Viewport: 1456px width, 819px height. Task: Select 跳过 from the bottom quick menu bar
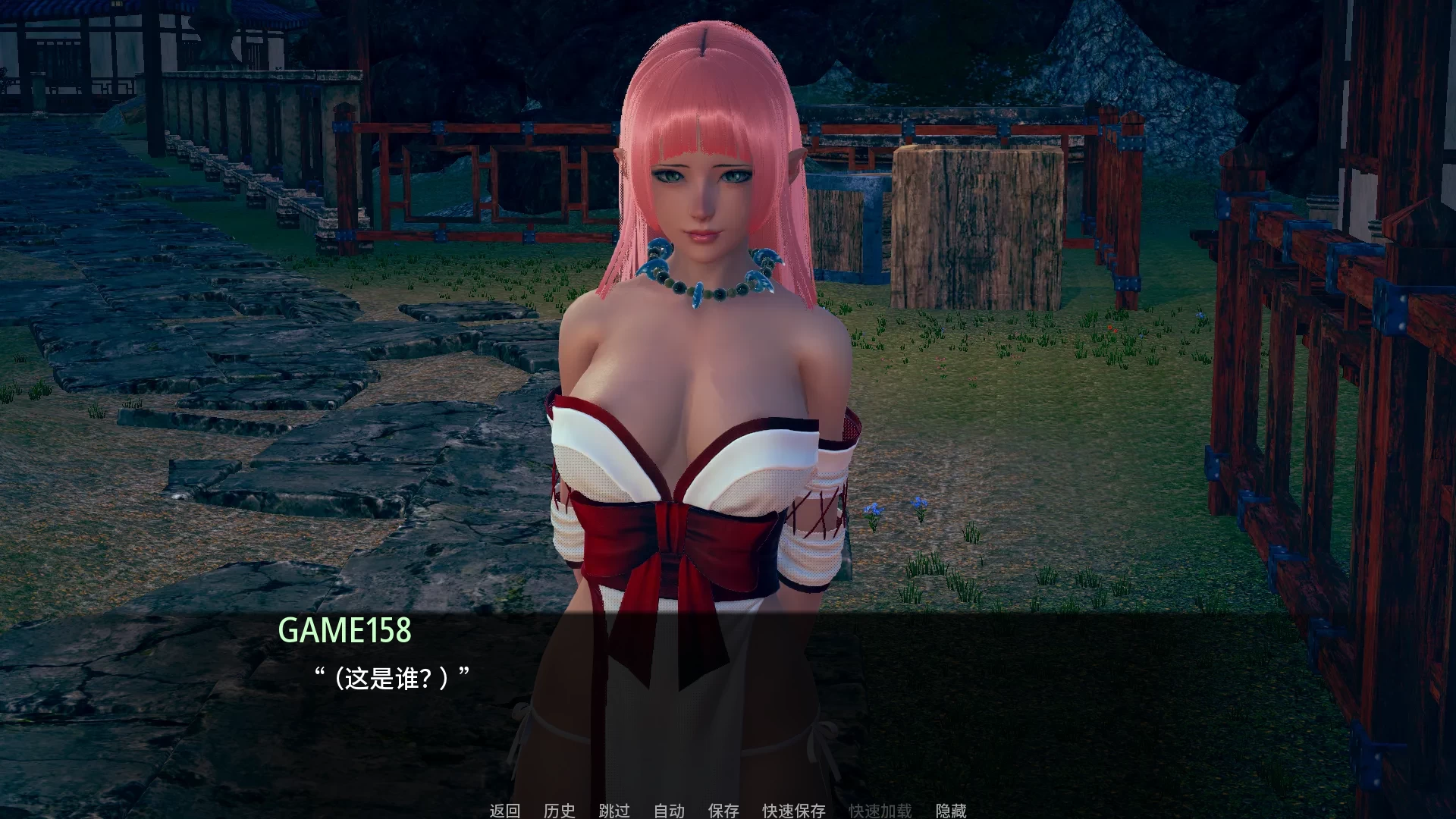[x=613, y=810]
